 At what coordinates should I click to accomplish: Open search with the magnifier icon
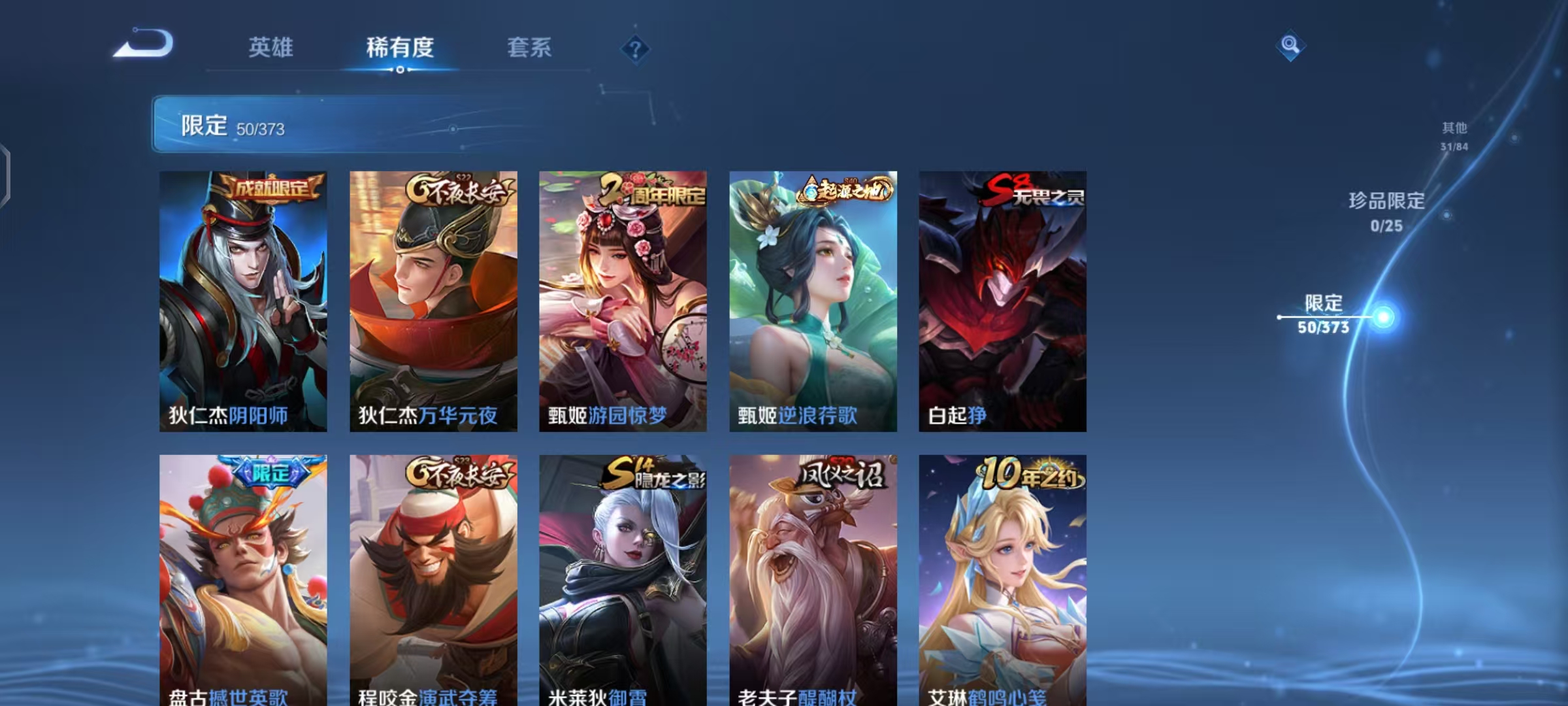point(1290,46)
